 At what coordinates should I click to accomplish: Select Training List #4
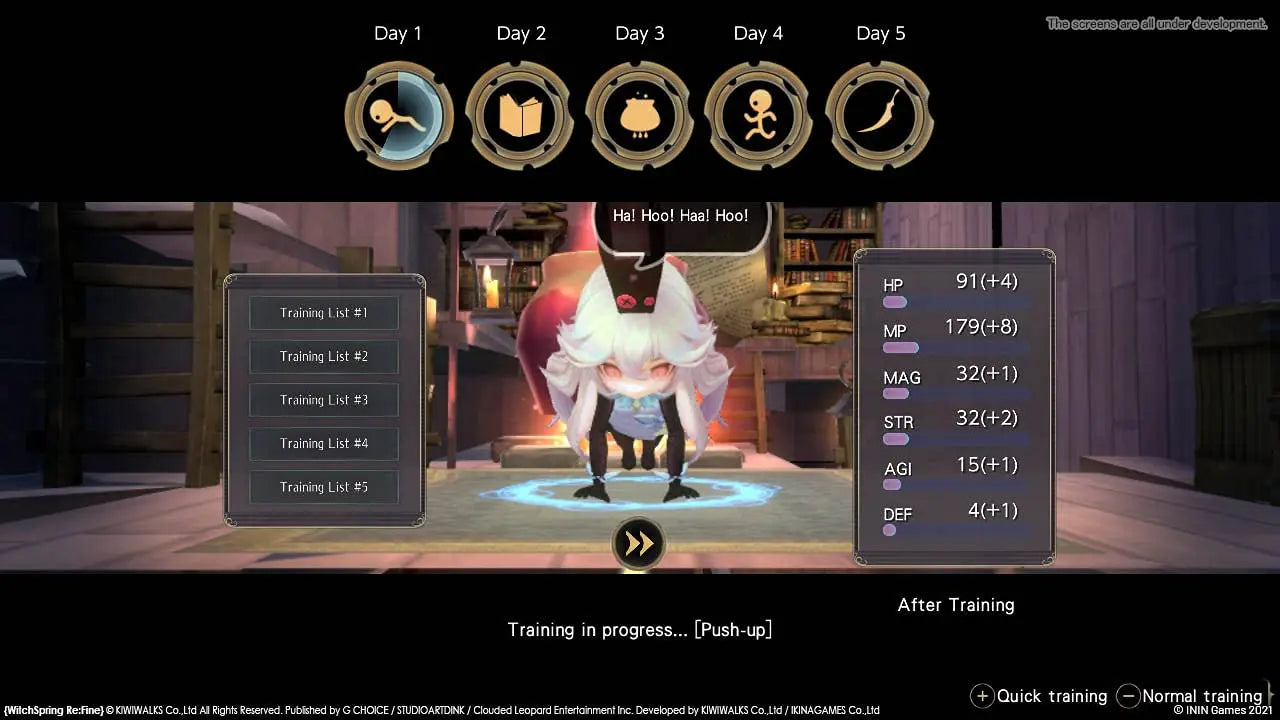[x=323, y=443]
